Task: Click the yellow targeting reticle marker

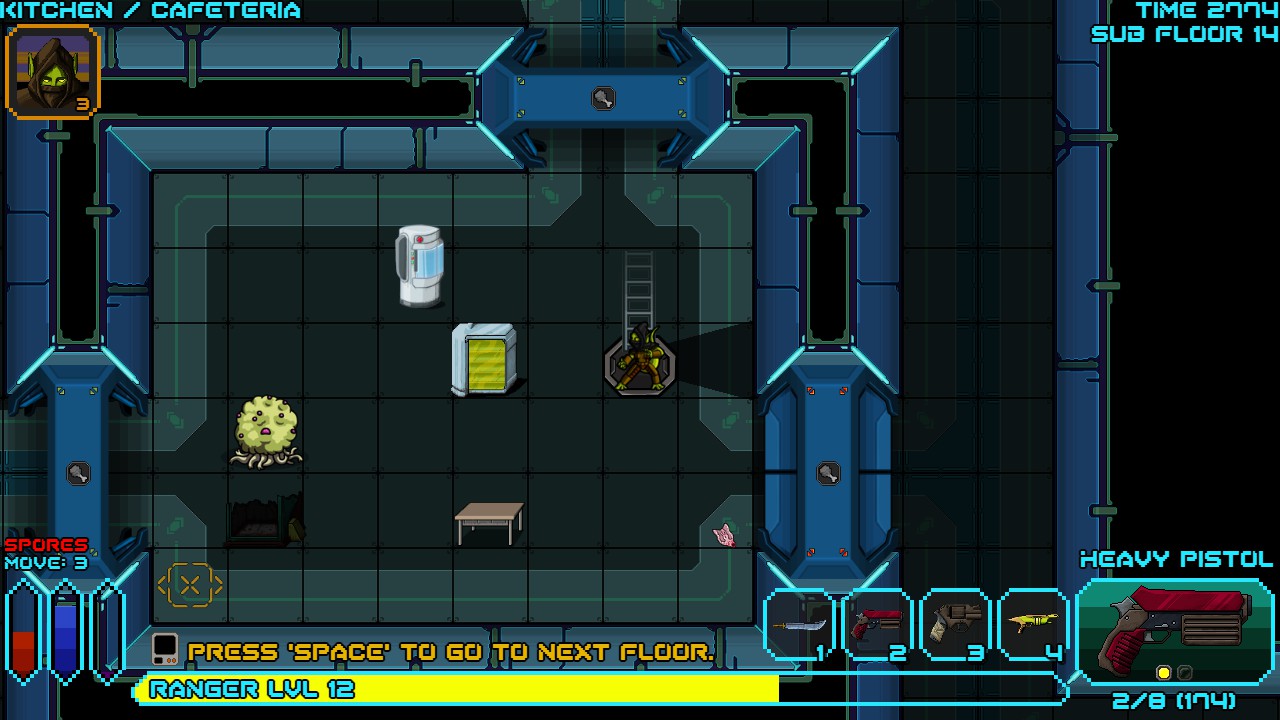Action: pyautogui.click(x=190, y=583)
